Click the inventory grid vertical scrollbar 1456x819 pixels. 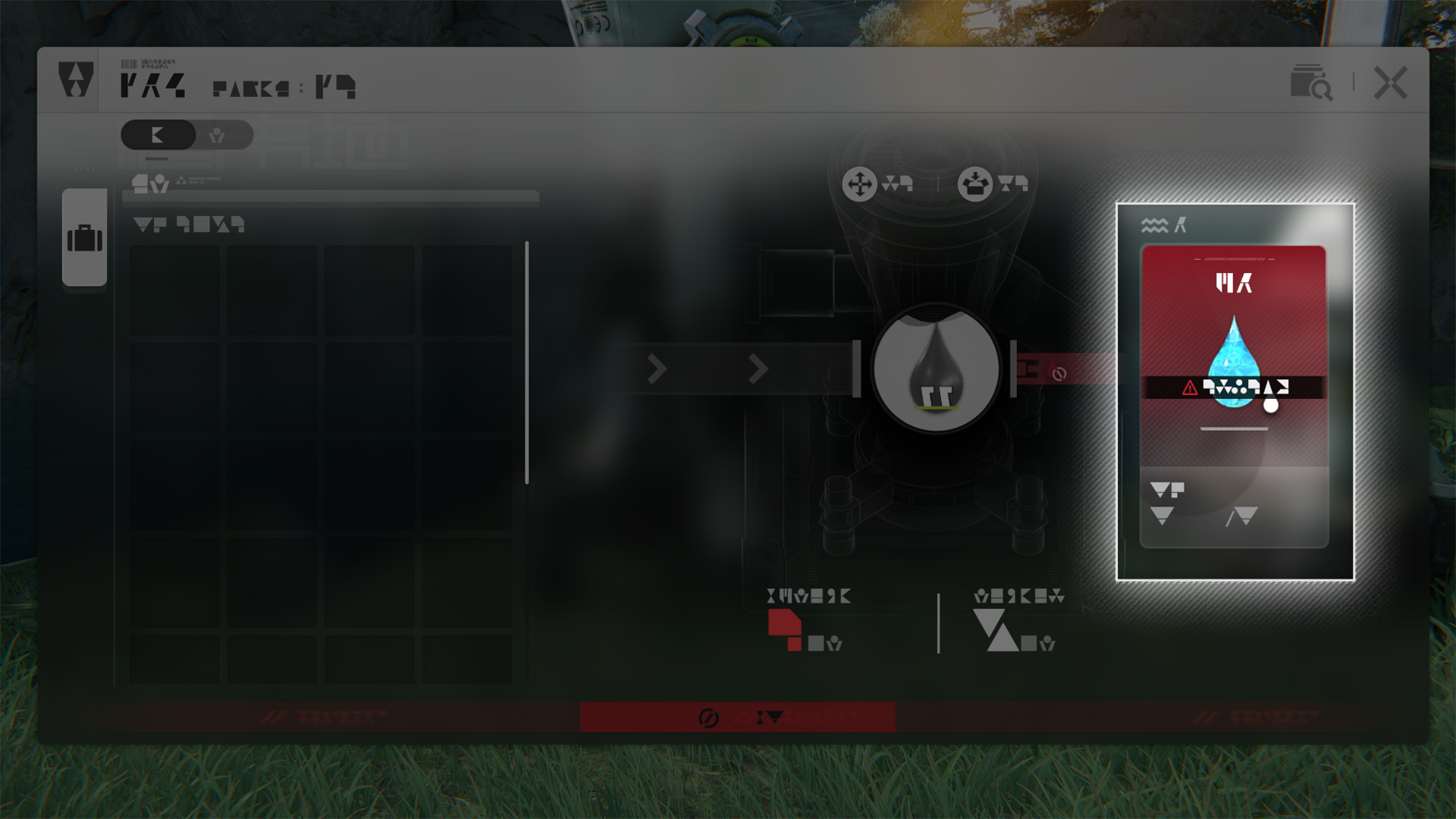(x=526, y=362)
